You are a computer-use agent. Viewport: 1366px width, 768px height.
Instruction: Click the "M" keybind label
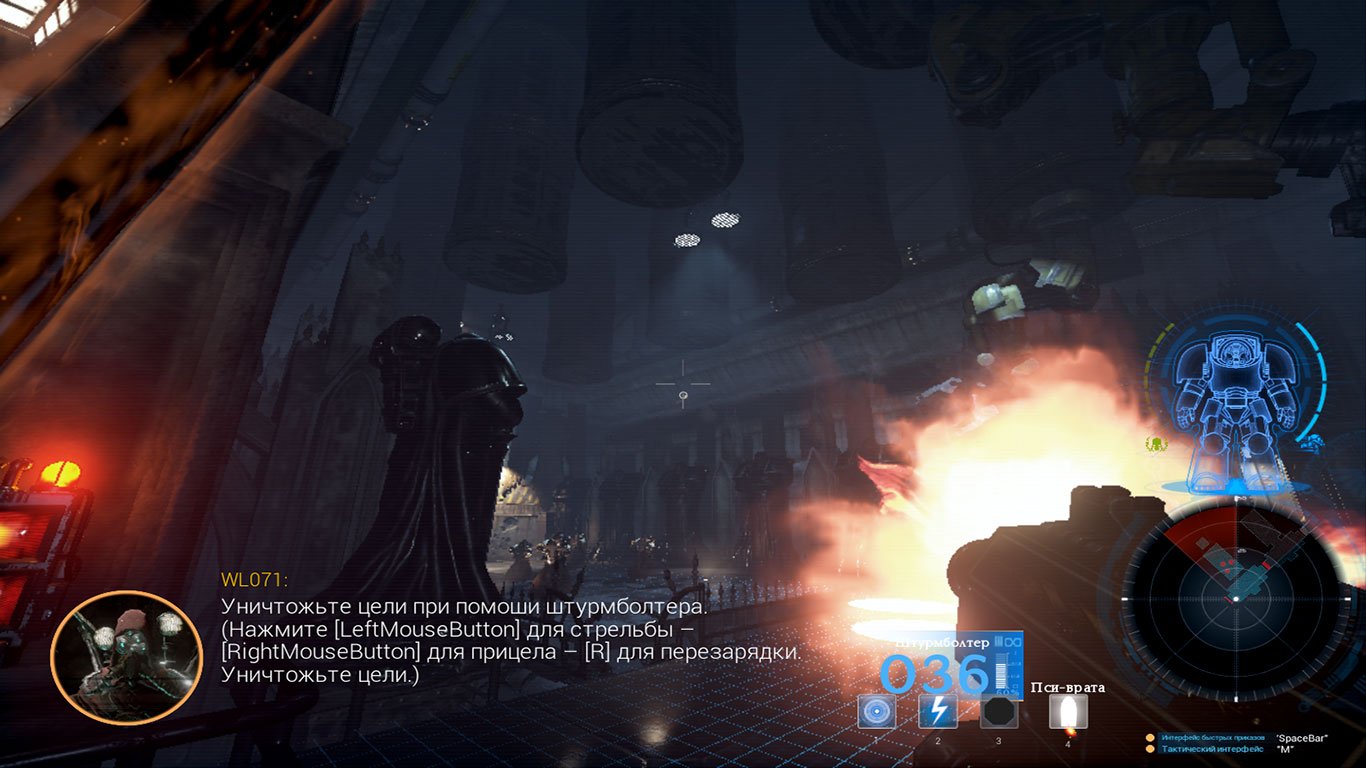pyautogui.click(x=1286, y=749)
